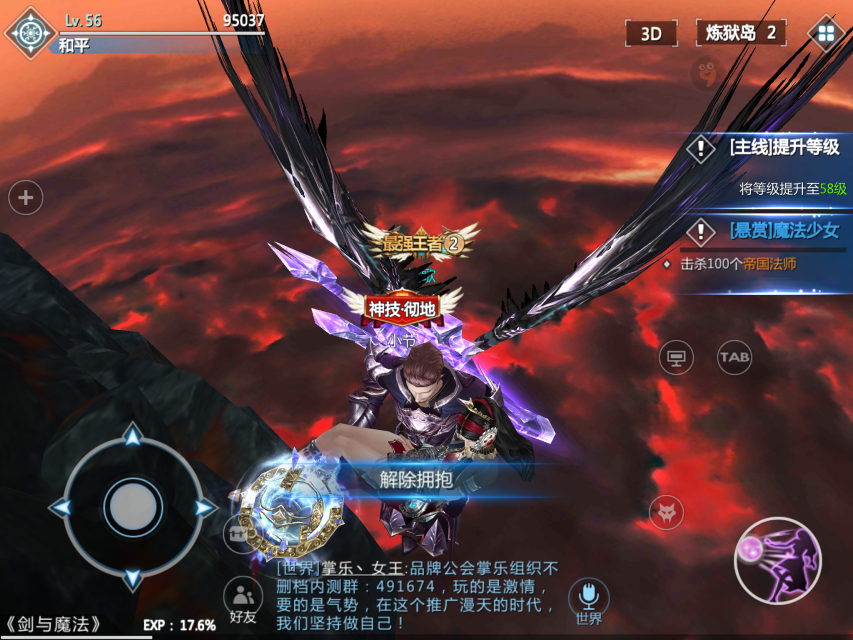This screenshot has height=640, width=853.
Task: Push the virtual joystick up arrow
Action: 132,436
